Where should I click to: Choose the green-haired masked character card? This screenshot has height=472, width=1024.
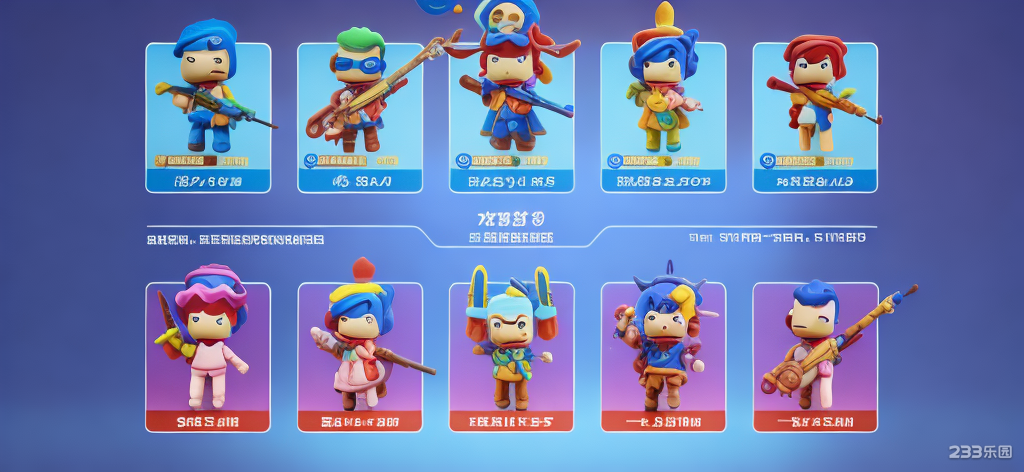360,117
